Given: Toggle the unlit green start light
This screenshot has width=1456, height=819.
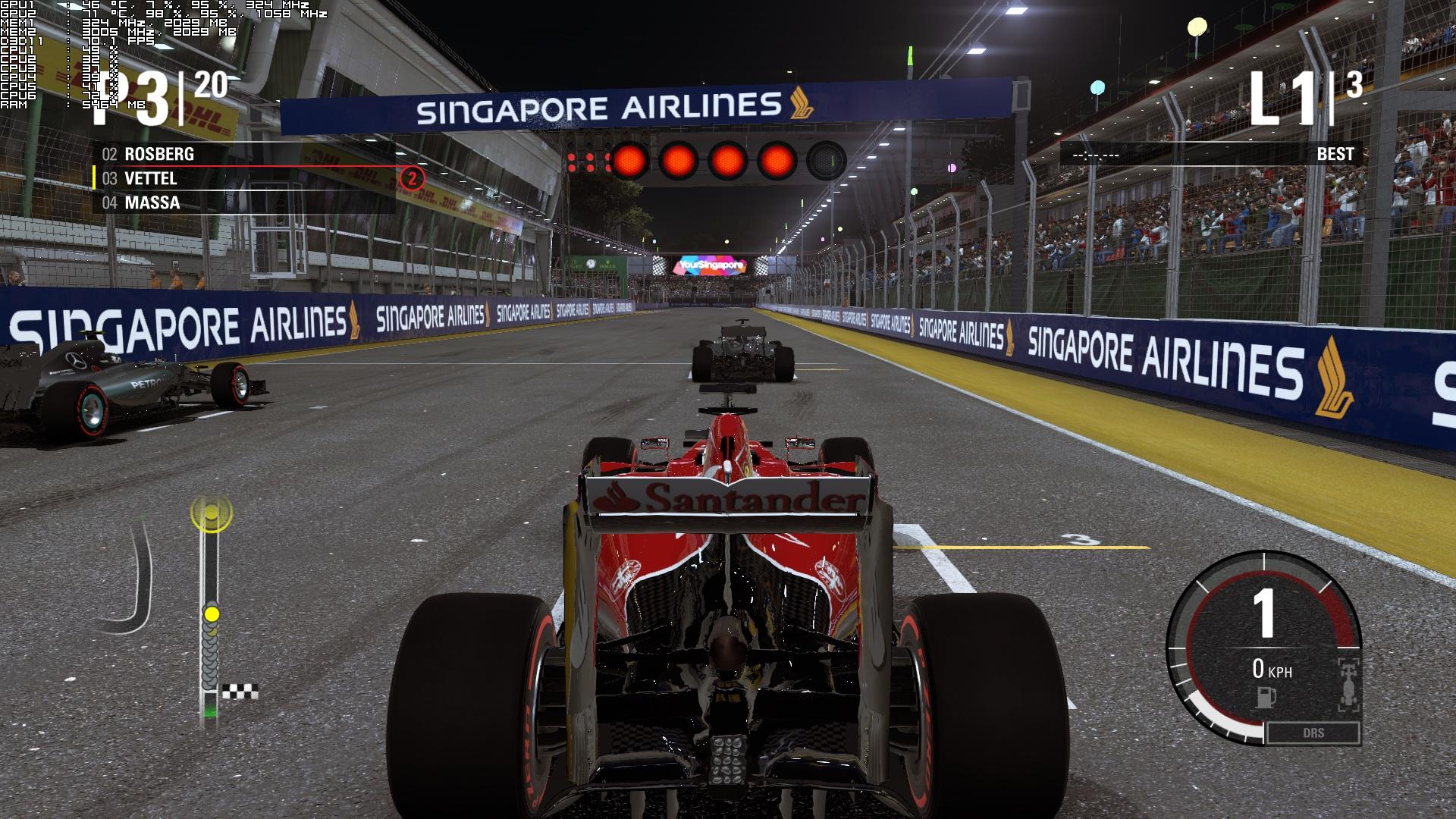Looking at the screenshot, I should (x=826, y=160).
